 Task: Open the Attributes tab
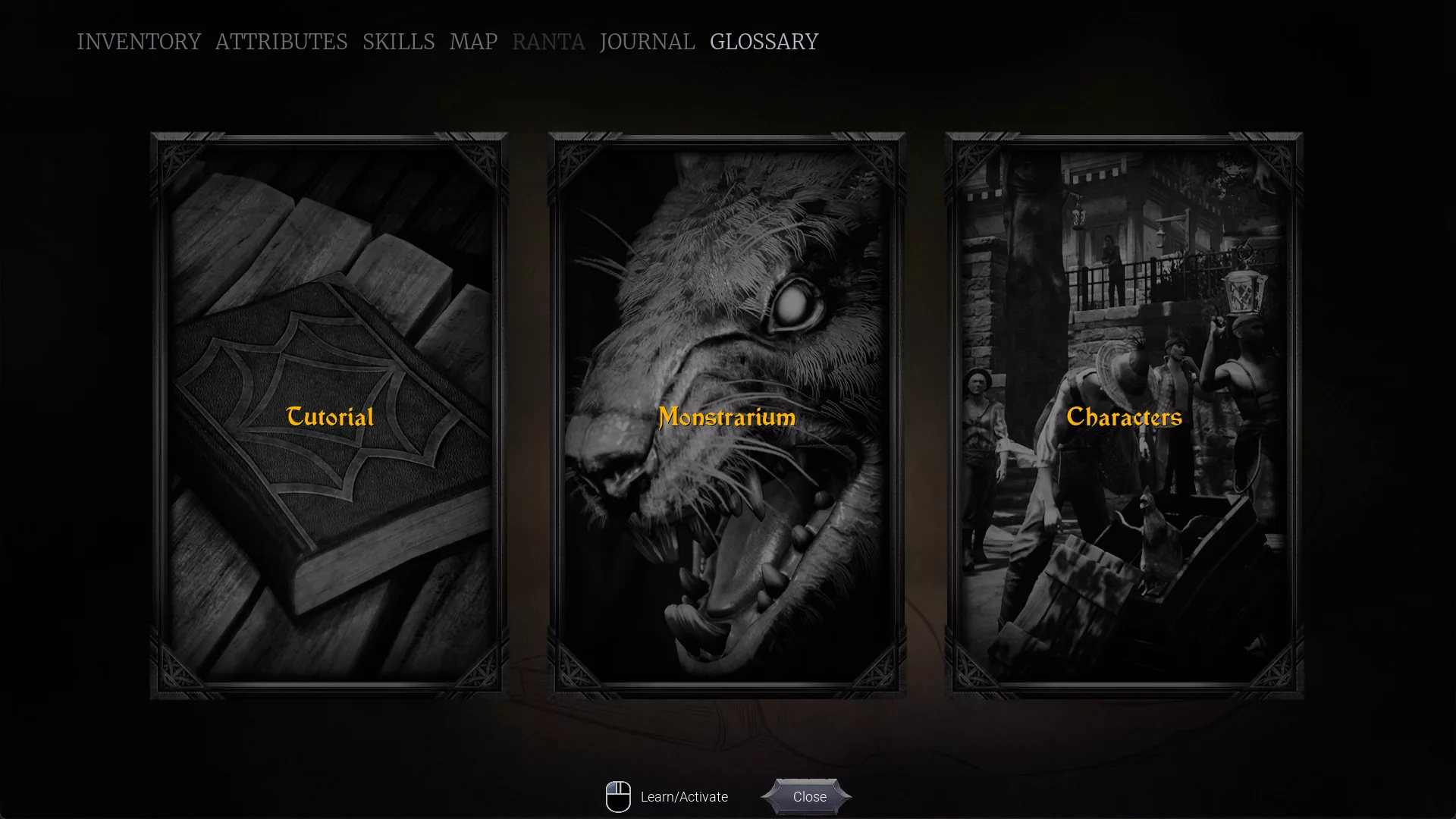tap(281, 42)
